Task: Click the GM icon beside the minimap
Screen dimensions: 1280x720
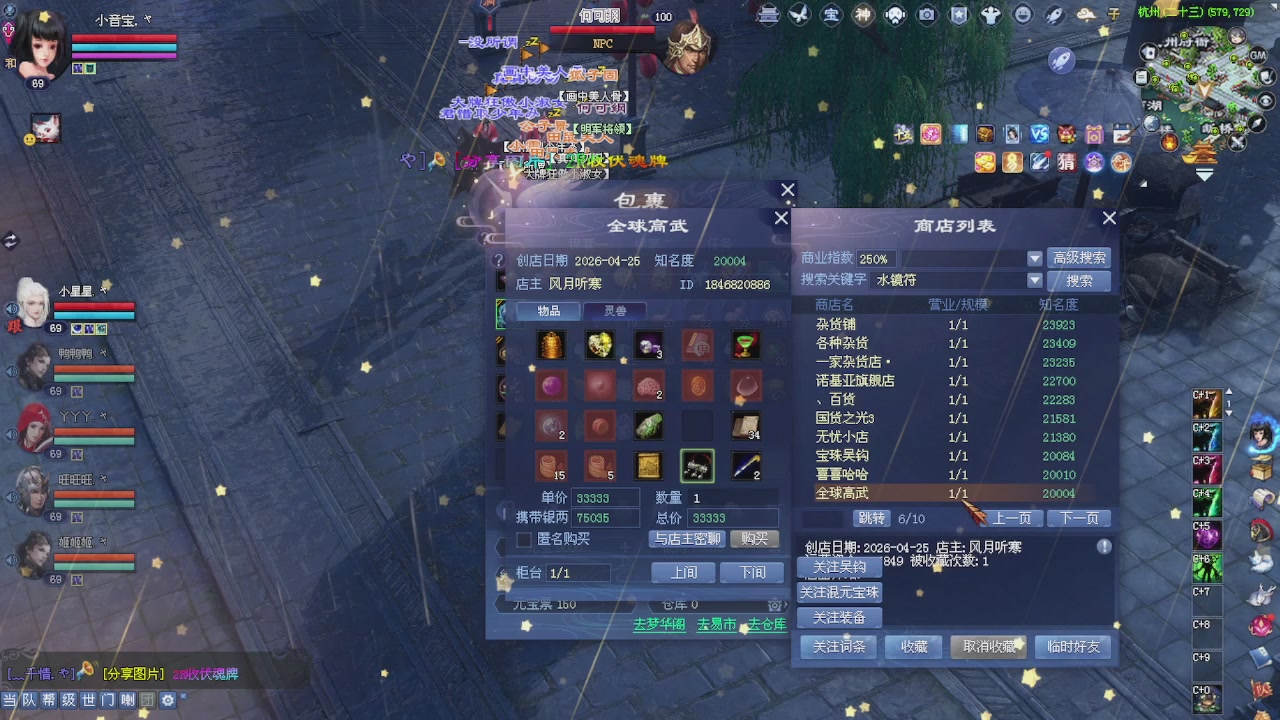Action: click(1256, 55)
